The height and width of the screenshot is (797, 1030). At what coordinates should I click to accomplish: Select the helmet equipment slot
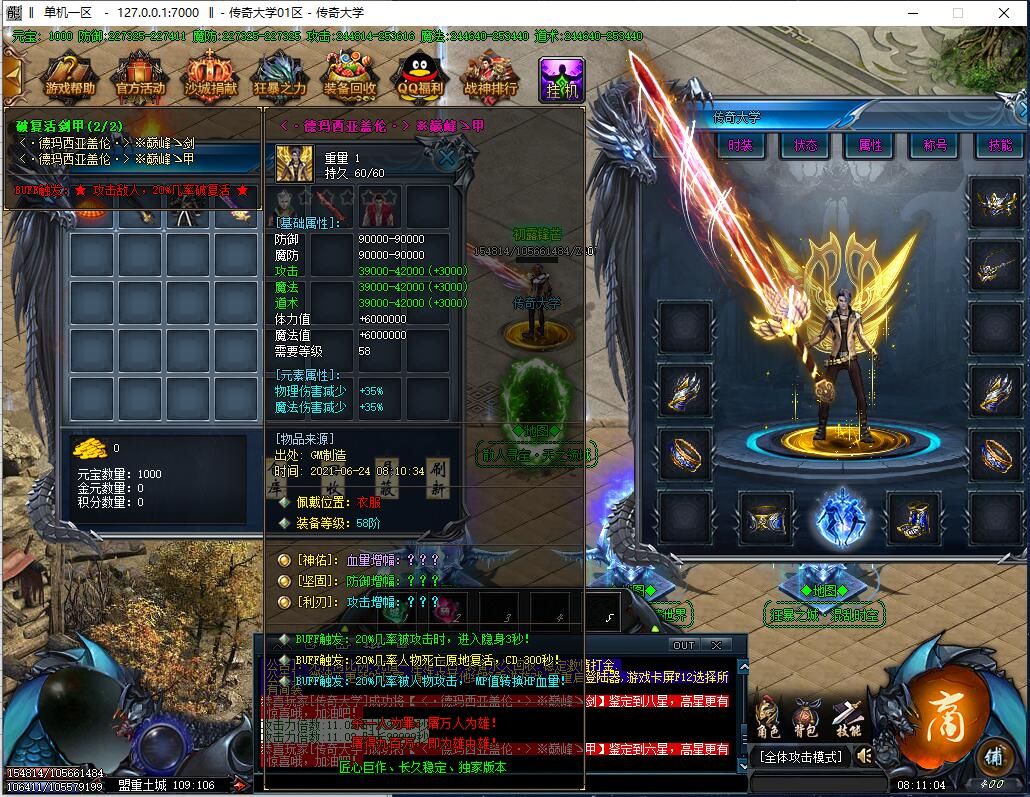pyautogui.click(x=996, y=204)
